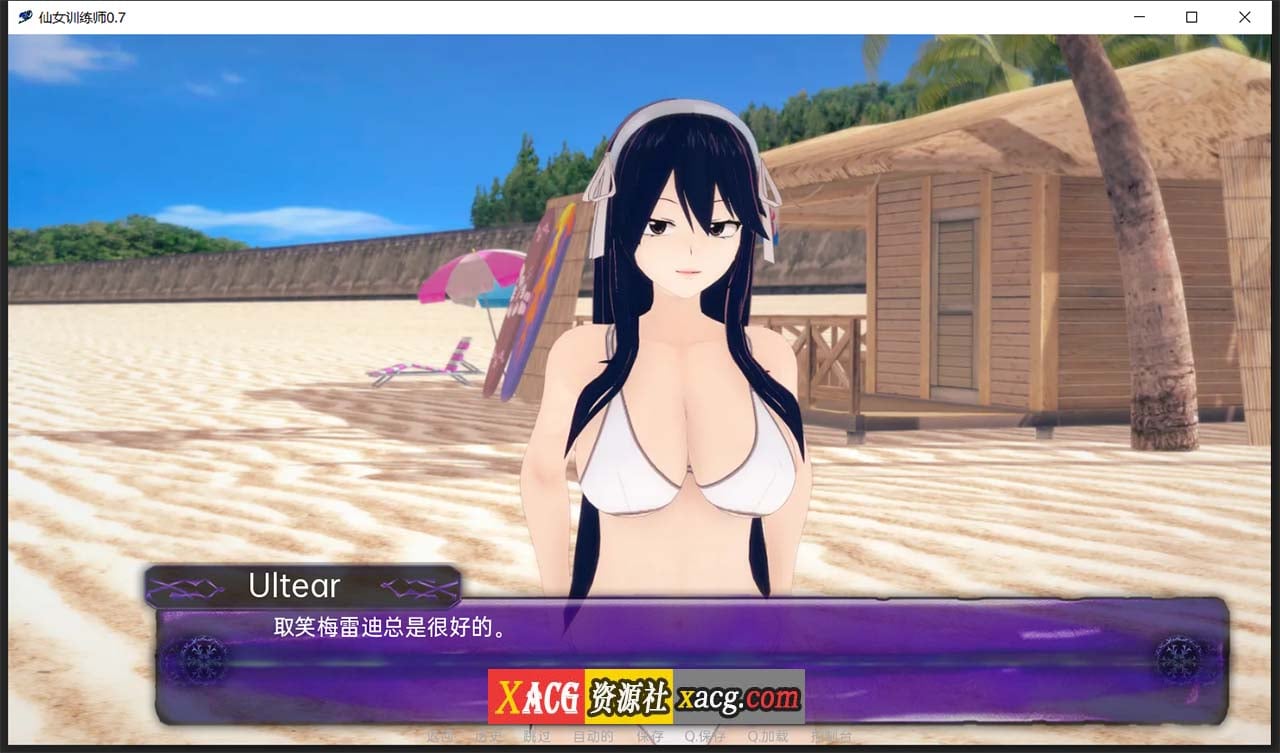The height and width of the screenshot is (753, 1280).
Task: Select 返回 to go back
Action: click(x=441, y=736)
